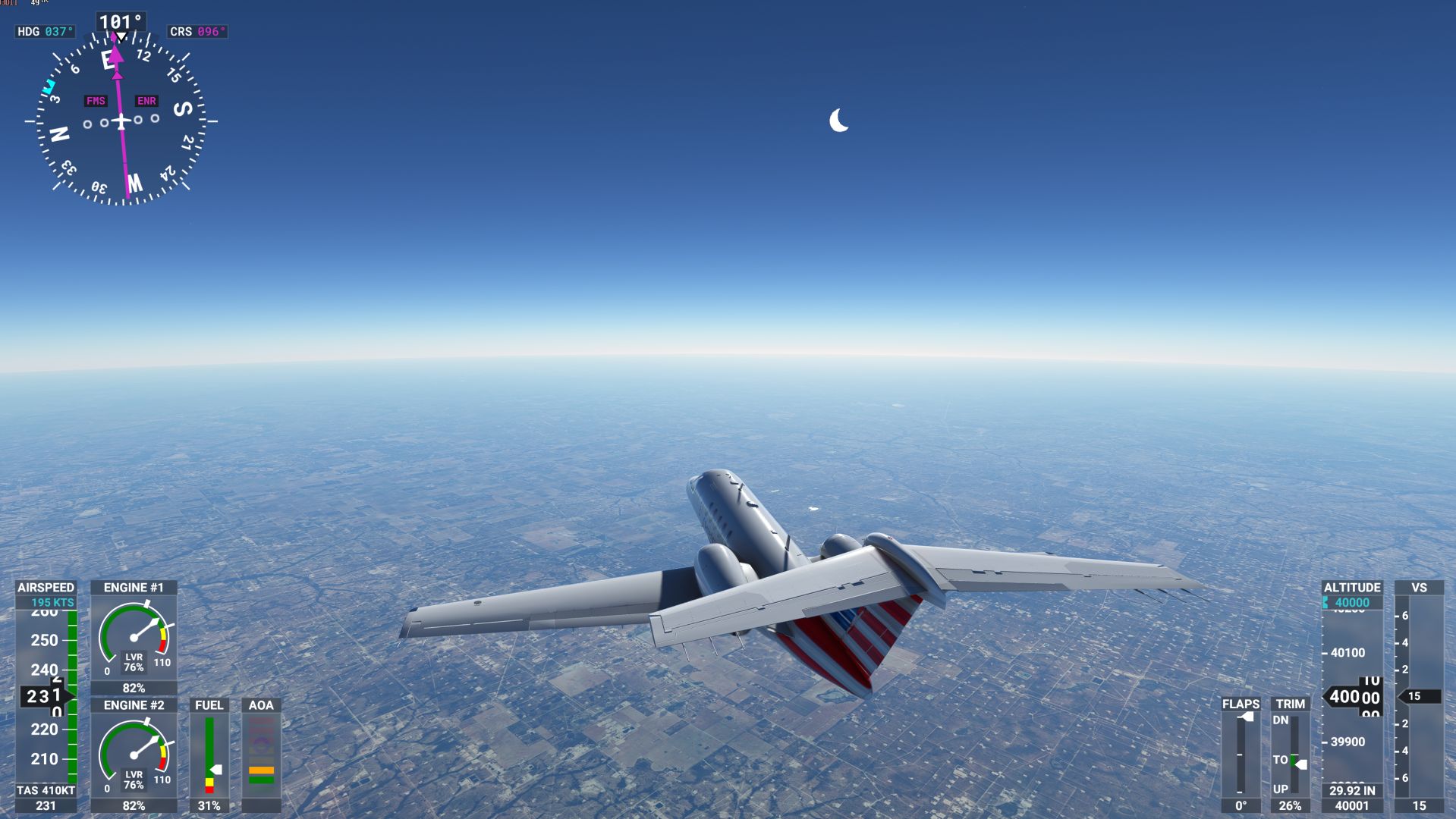Select the crescent moon in the sky
The image size is (1456, 819).
pos(838,120)
